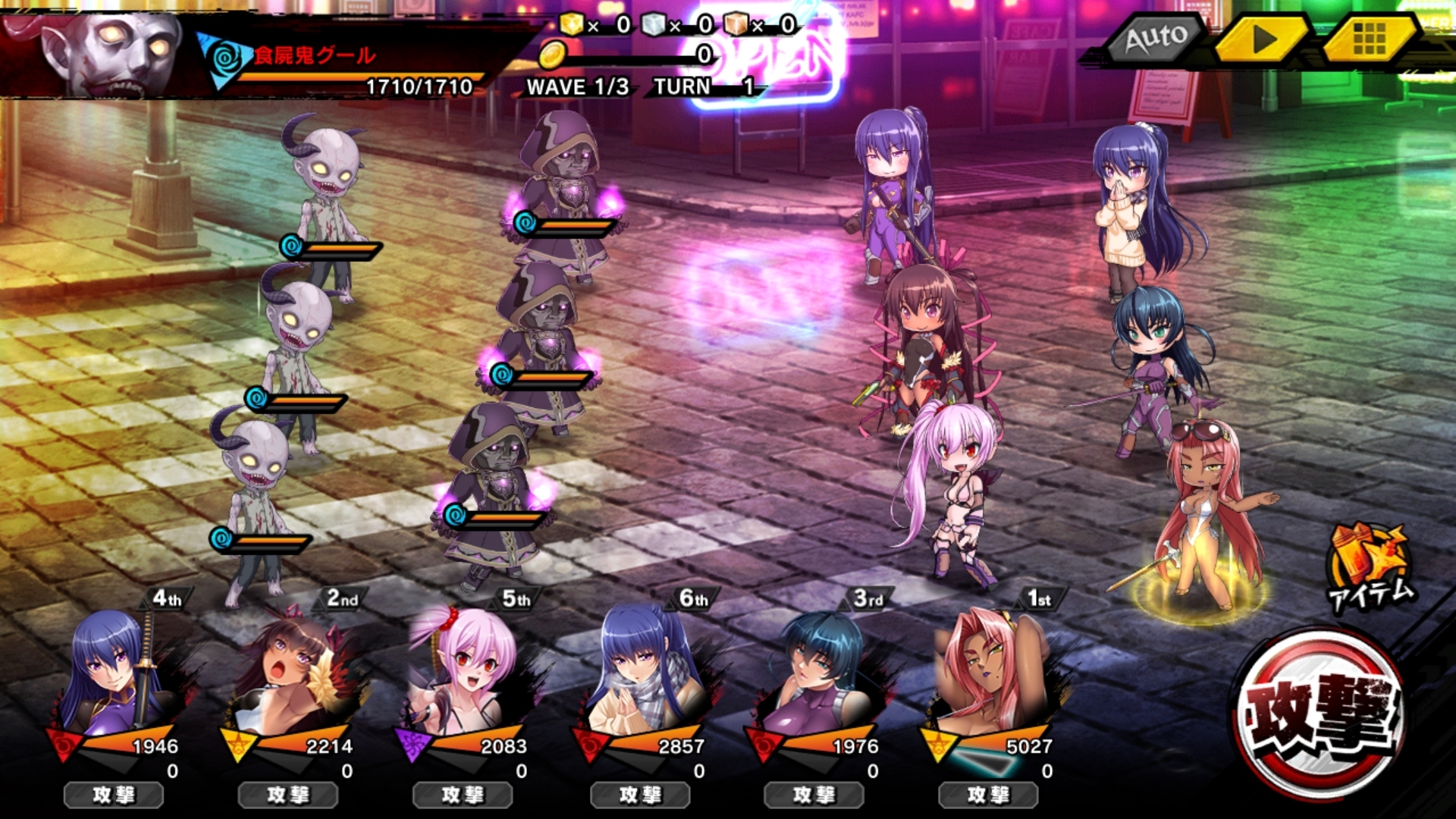Toggle the Auto battle button
Image resolution: width=1456 pixels, height=819 pixels.
click(x=1156, y=38)
